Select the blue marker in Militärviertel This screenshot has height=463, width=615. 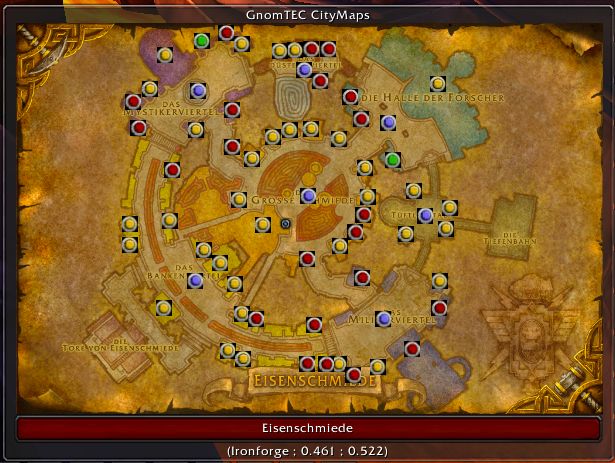(x=383, y=318)
